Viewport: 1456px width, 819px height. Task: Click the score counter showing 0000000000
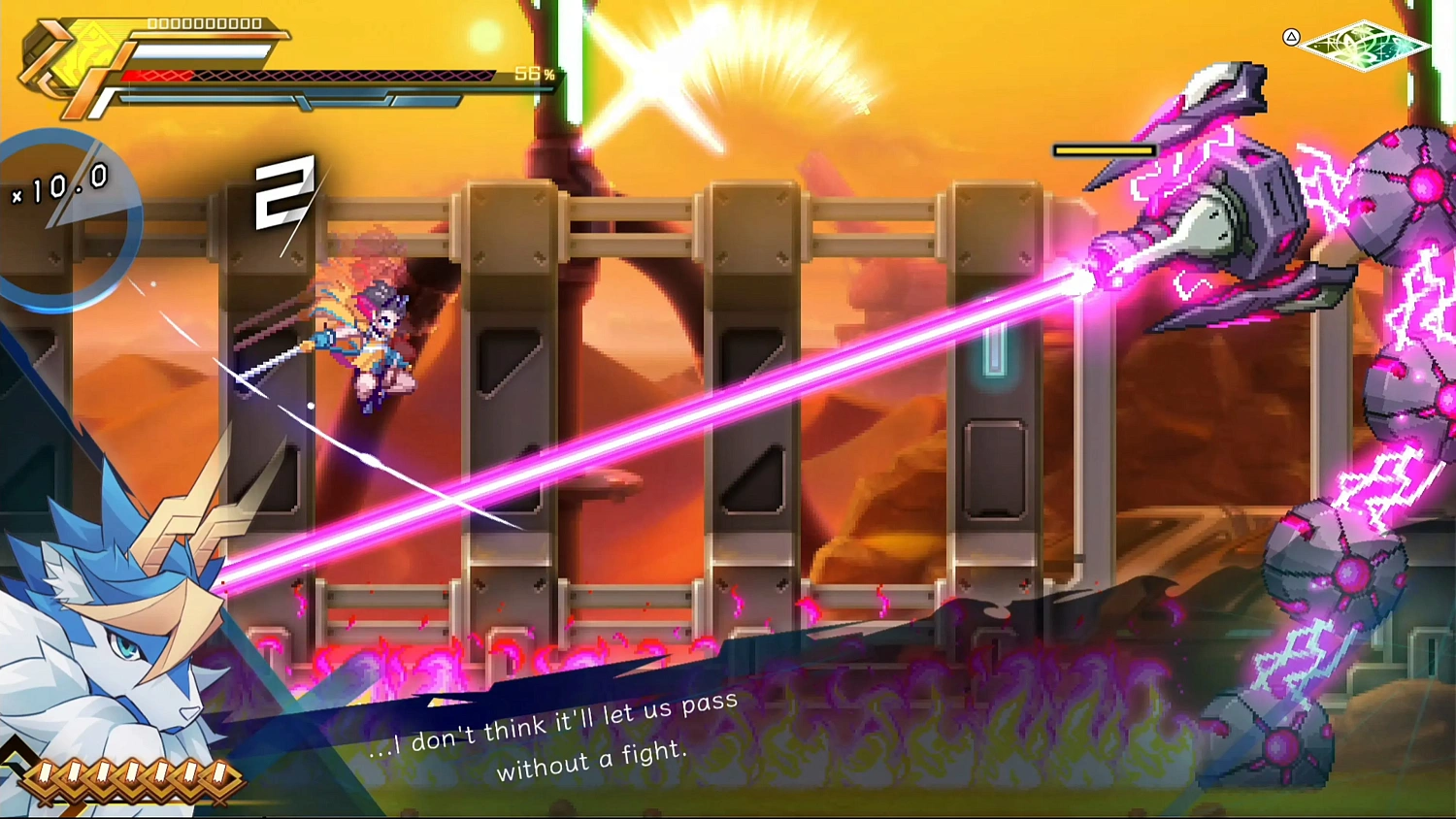(207, 23)
